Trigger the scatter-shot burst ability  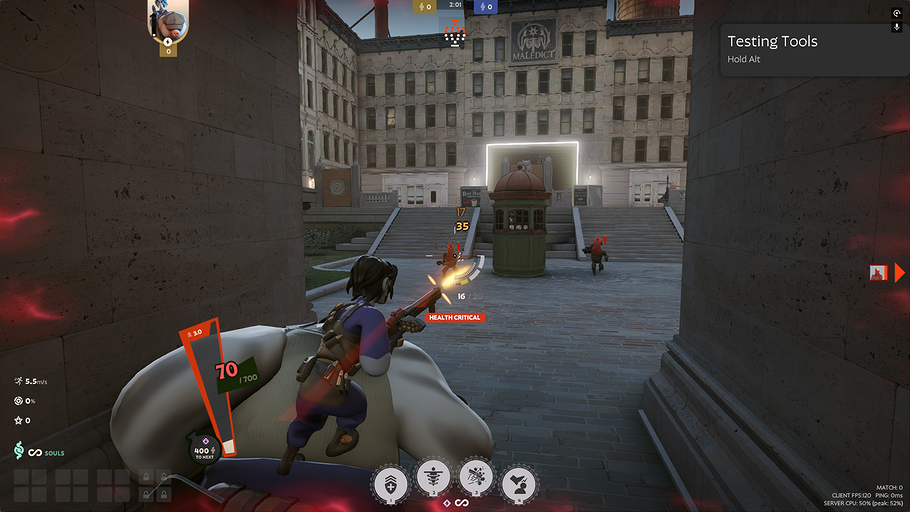[x=475, y=483]
